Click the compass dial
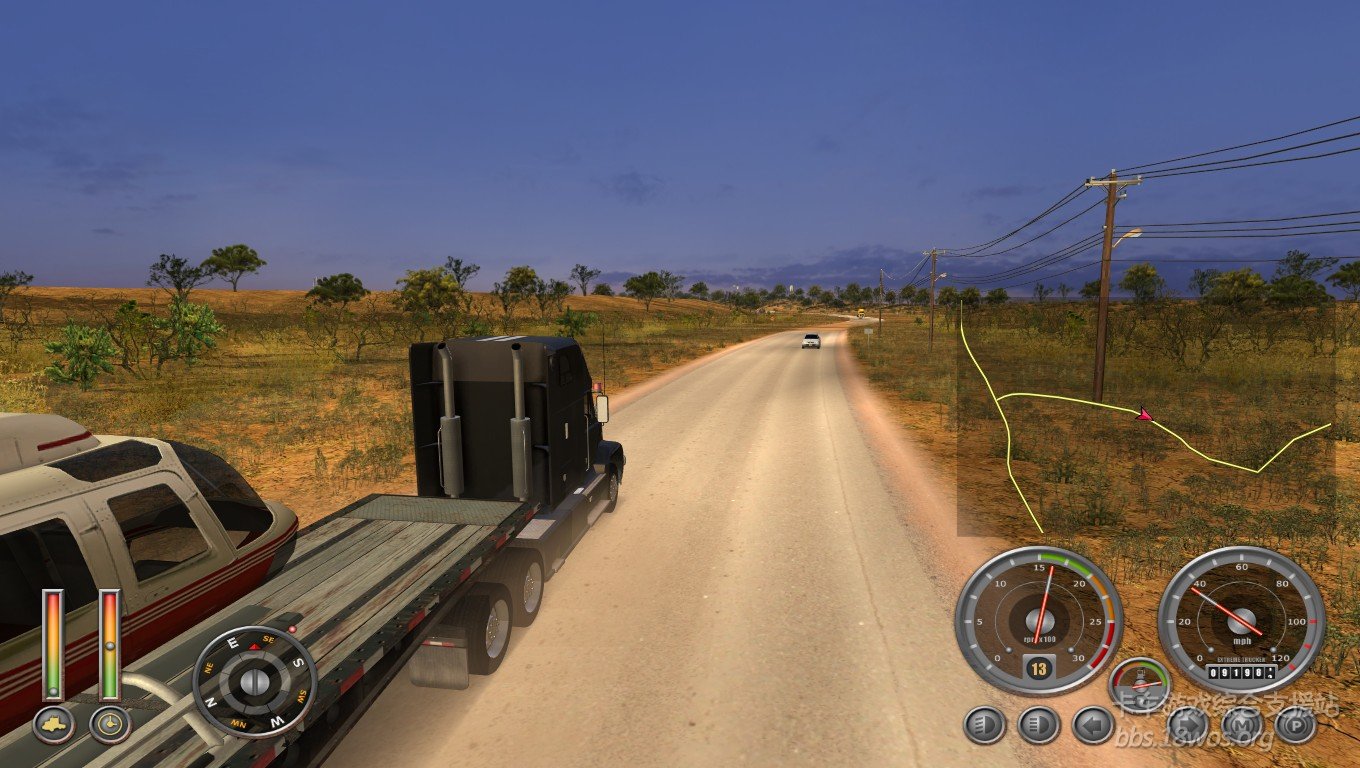Viewport: 1360px width, 768px height. pyautogui.click(x=254, y=681)
